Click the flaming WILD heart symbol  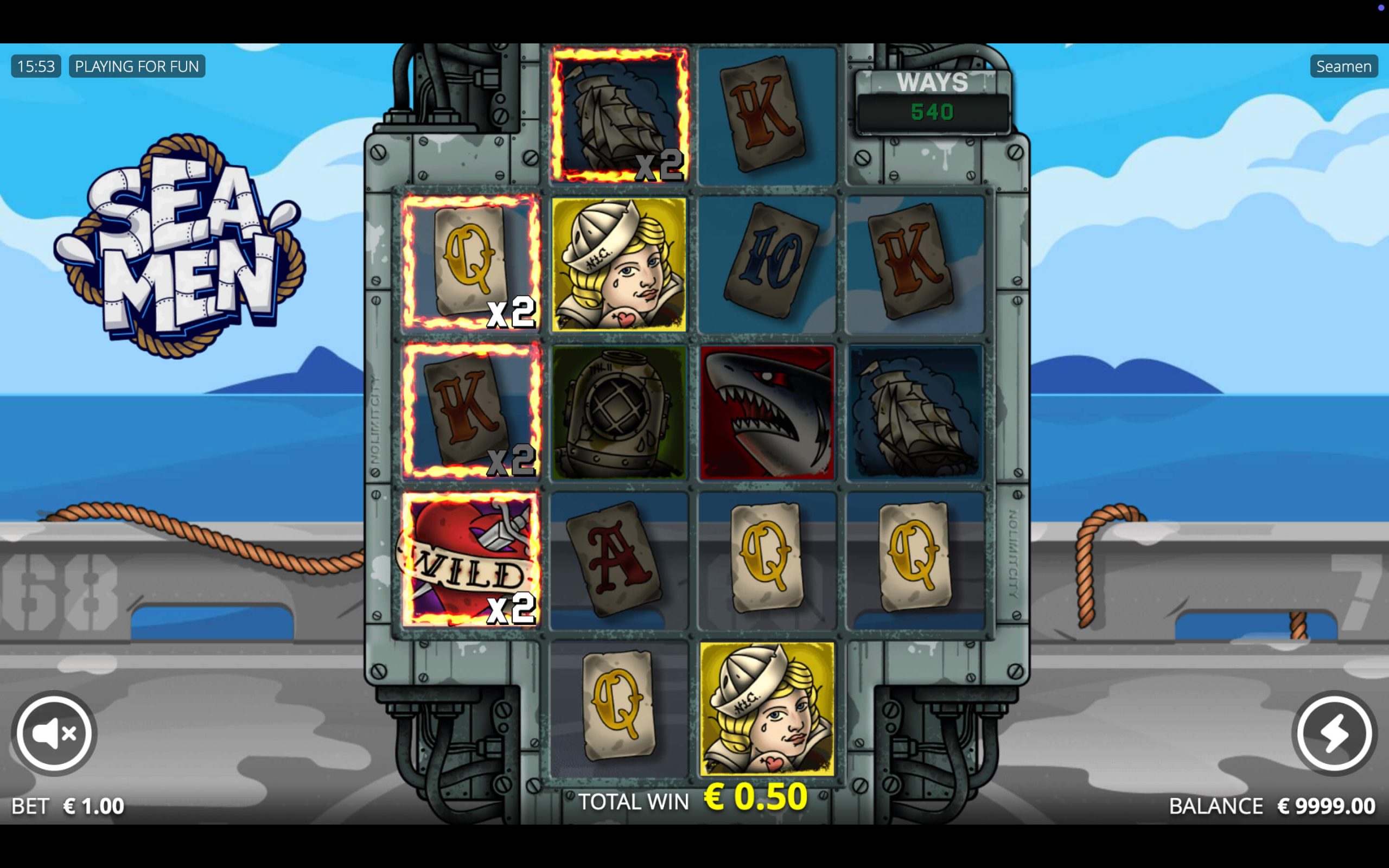(470, 560)
